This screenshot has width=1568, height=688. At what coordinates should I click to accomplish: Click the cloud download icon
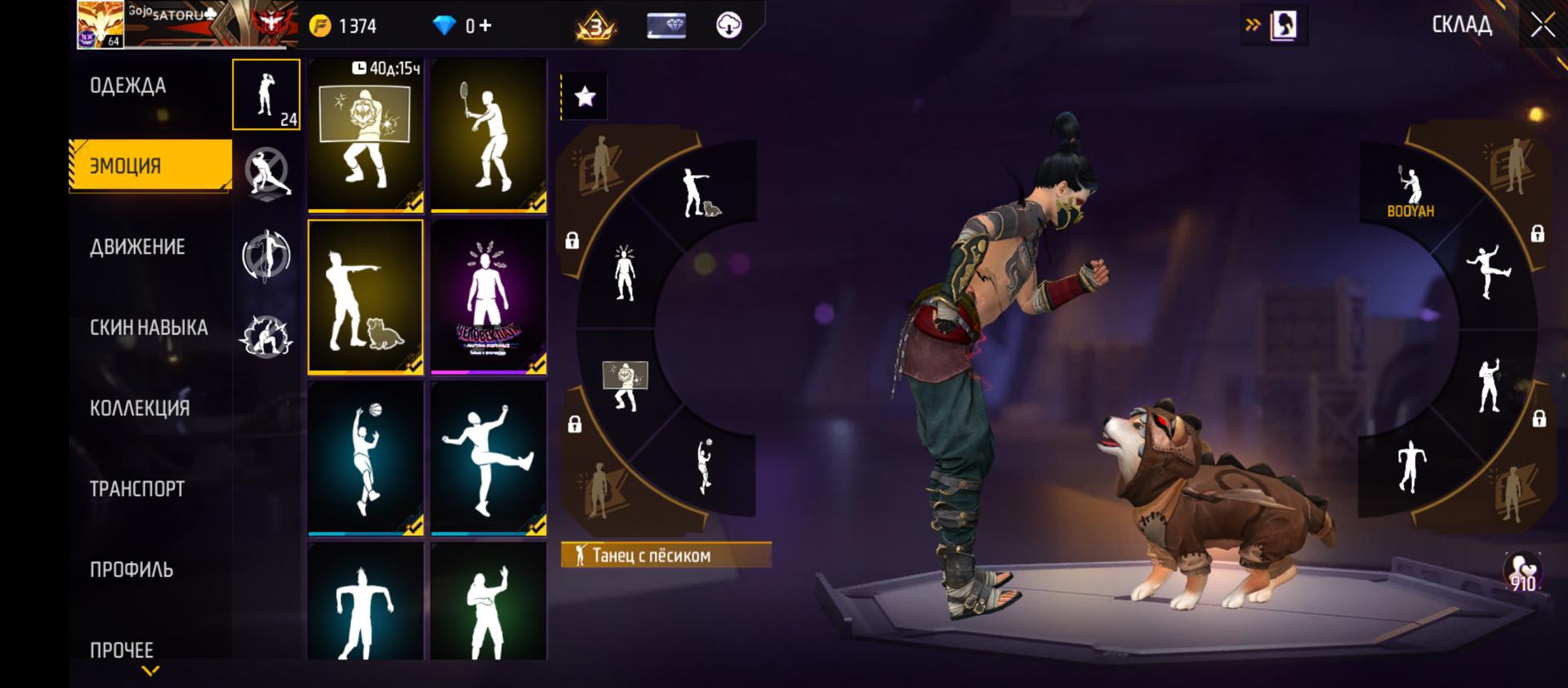coord(728,26)
